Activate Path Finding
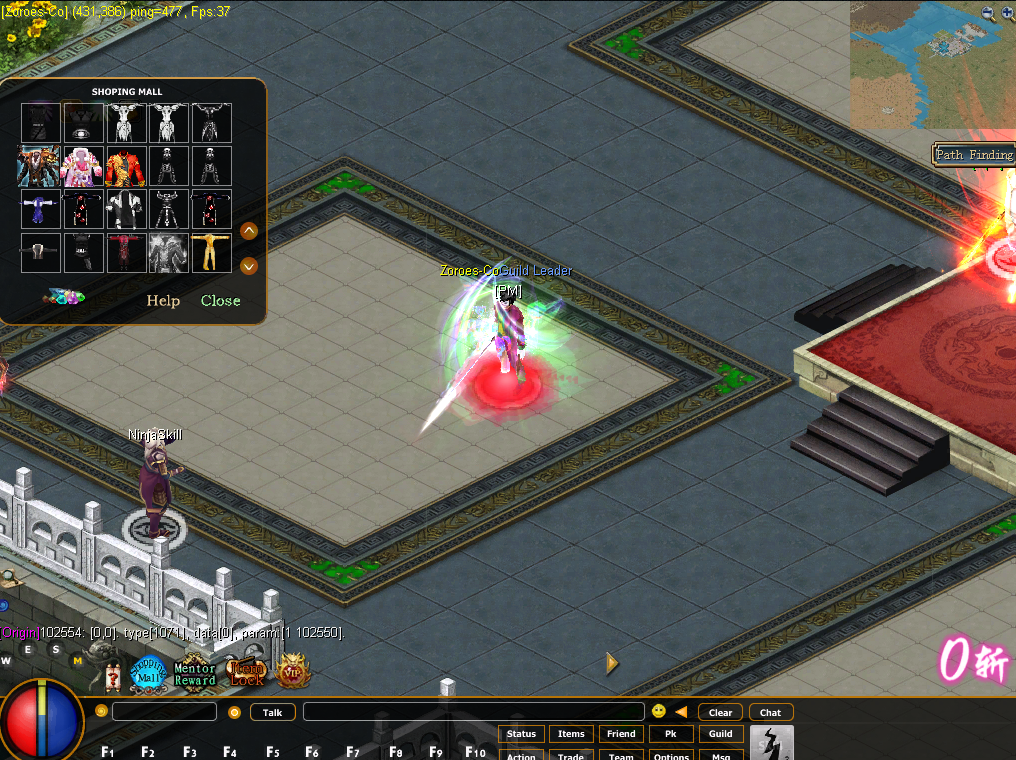1016x760 pixels. [x=974, y=155]
